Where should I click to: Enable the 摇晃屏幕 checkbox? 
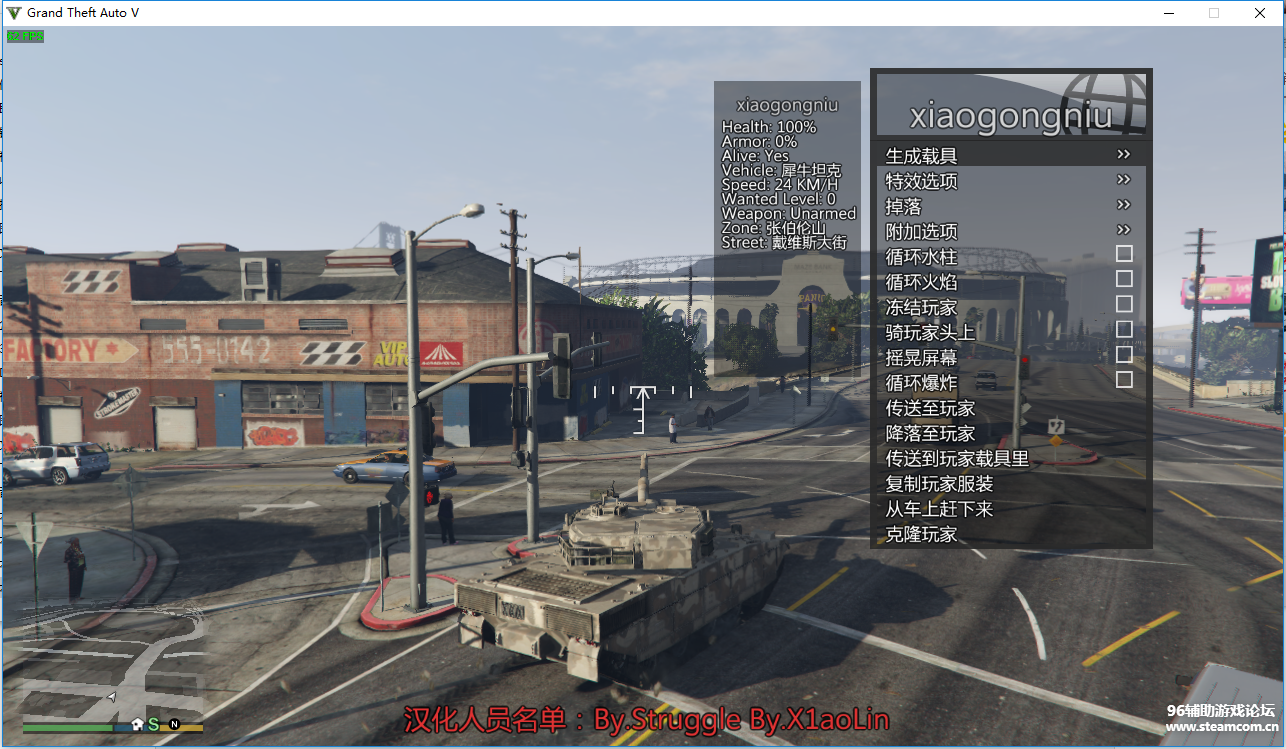click(x=1124, y=354)
